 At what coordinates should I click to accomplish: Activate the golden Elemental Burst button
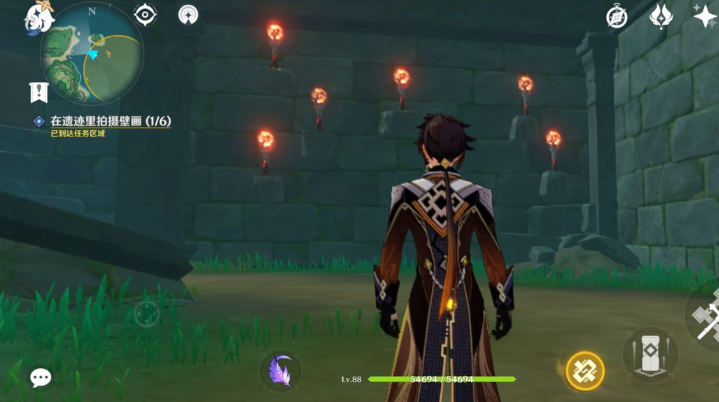point(585,371)
